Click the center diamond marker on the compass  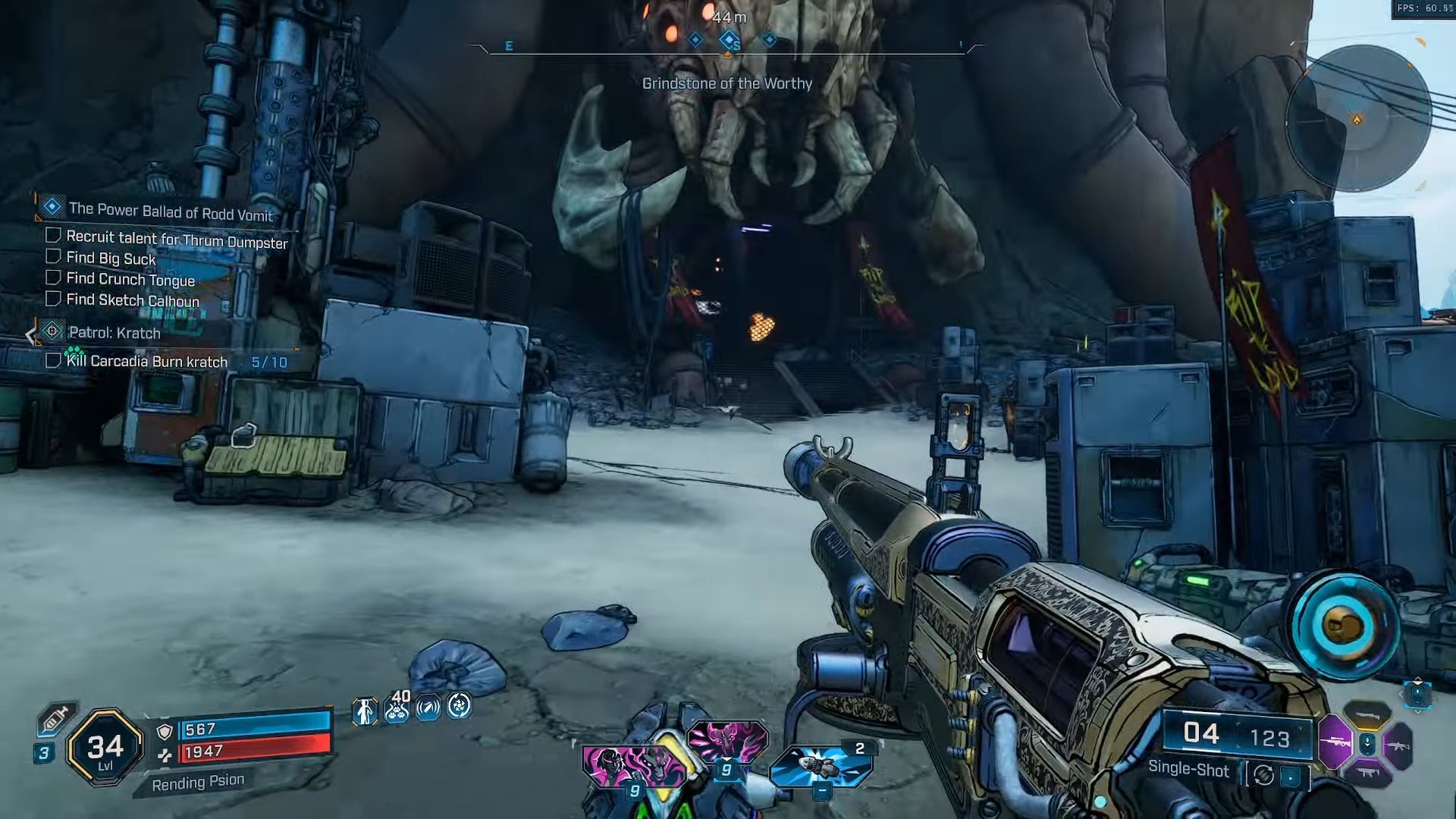click(x=729, y=39)
